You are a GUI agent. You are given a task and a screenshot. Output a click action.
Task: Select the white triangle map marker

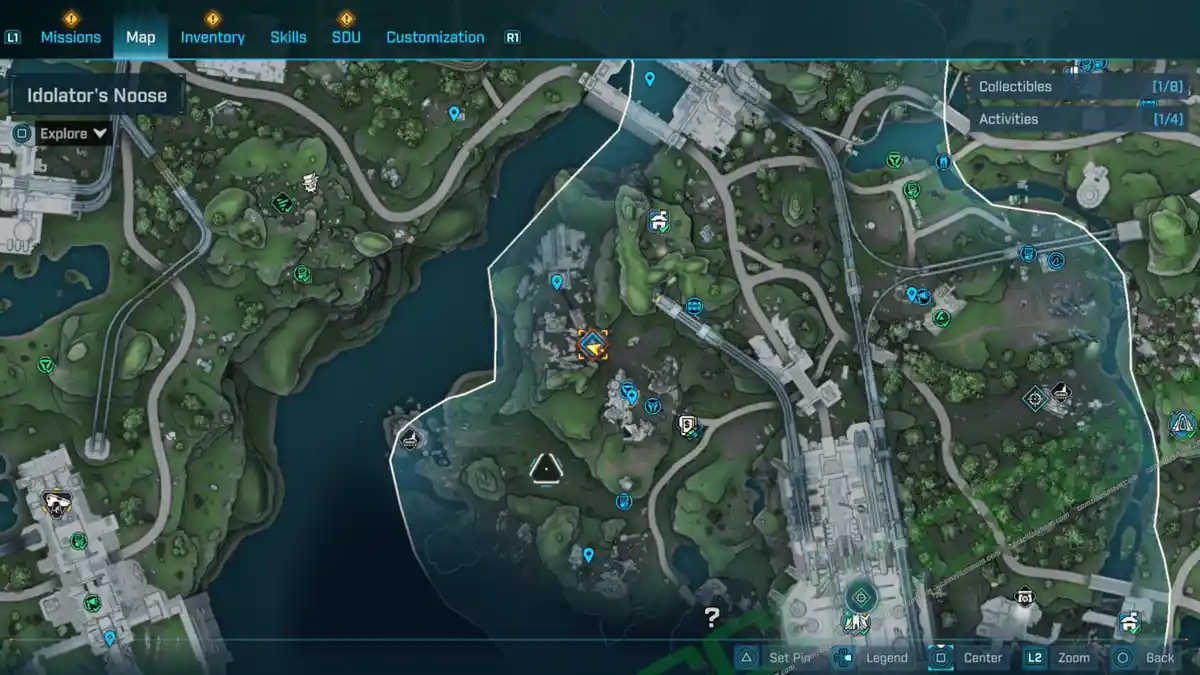[x=545, y=468]
